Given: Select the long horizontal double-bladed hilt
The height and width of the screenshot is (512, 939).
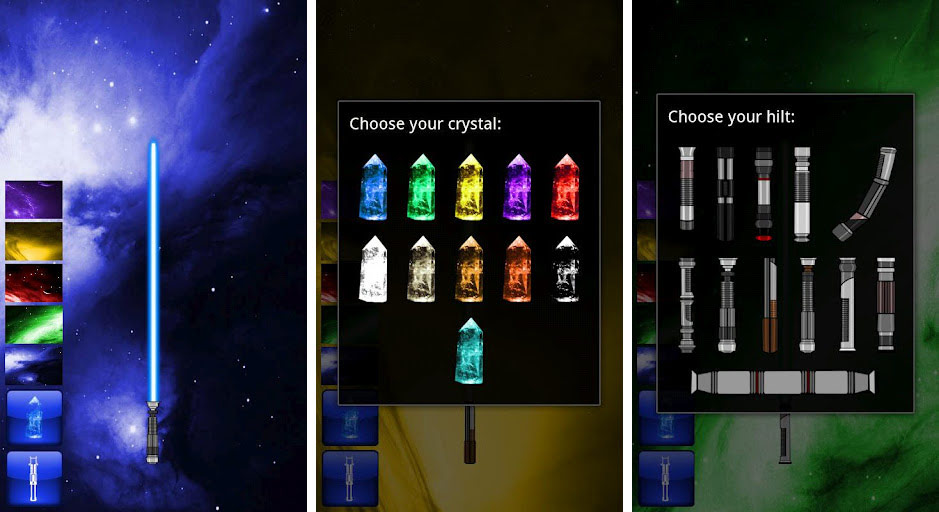Looking at the screenshot, I should point(784,381).
